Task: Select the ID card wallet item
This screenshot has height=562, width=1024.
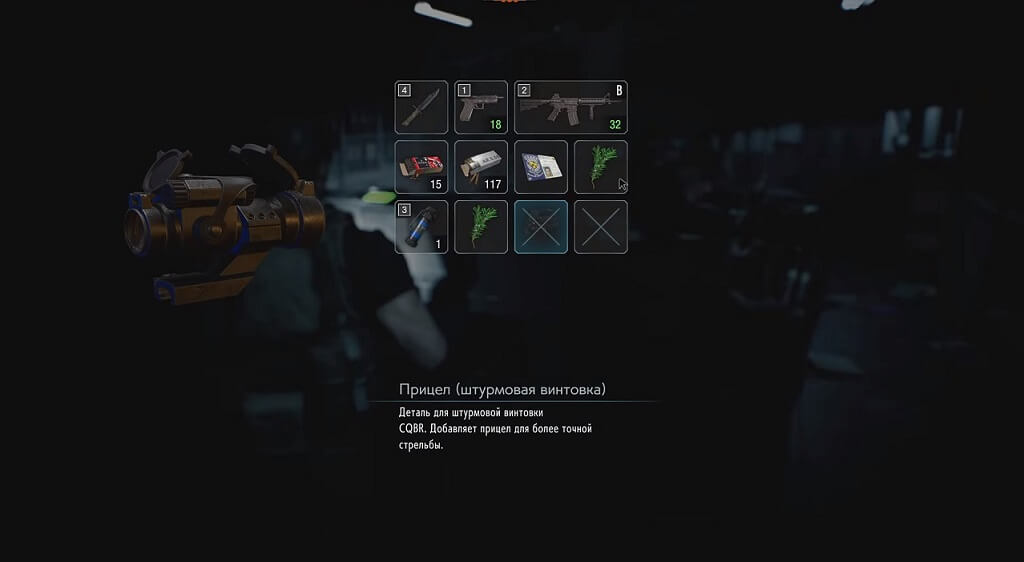Action: pos(541,167)
